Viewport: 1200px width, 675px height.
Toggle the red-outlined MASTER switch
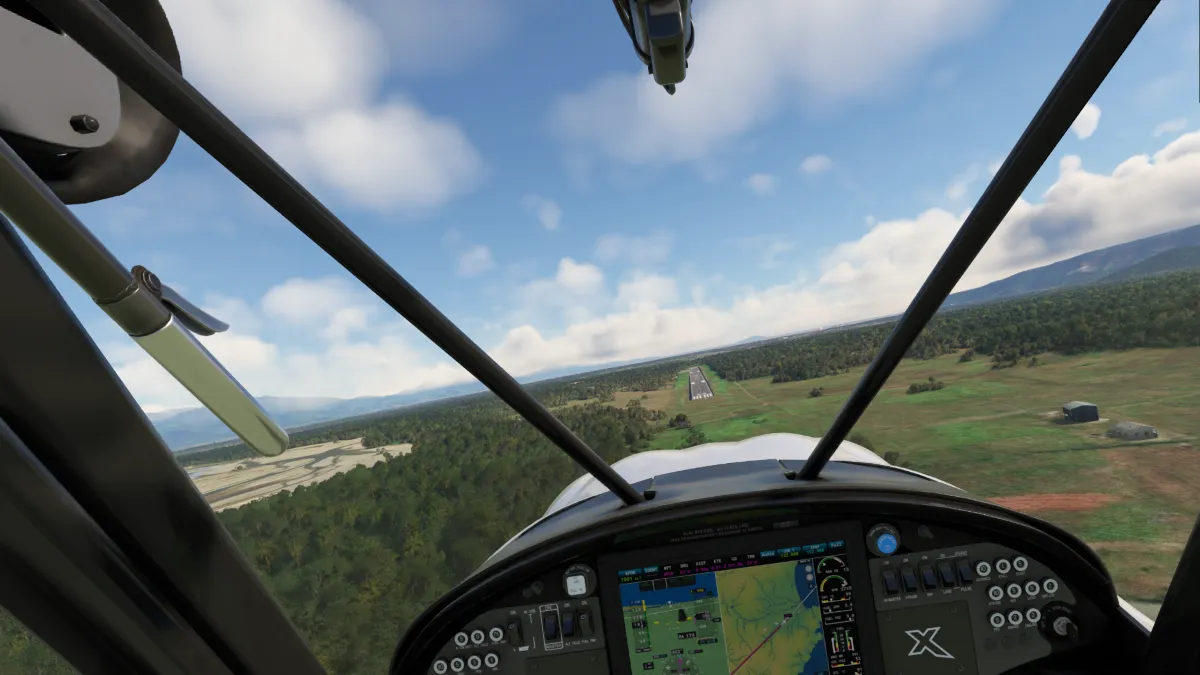point(551,627)
